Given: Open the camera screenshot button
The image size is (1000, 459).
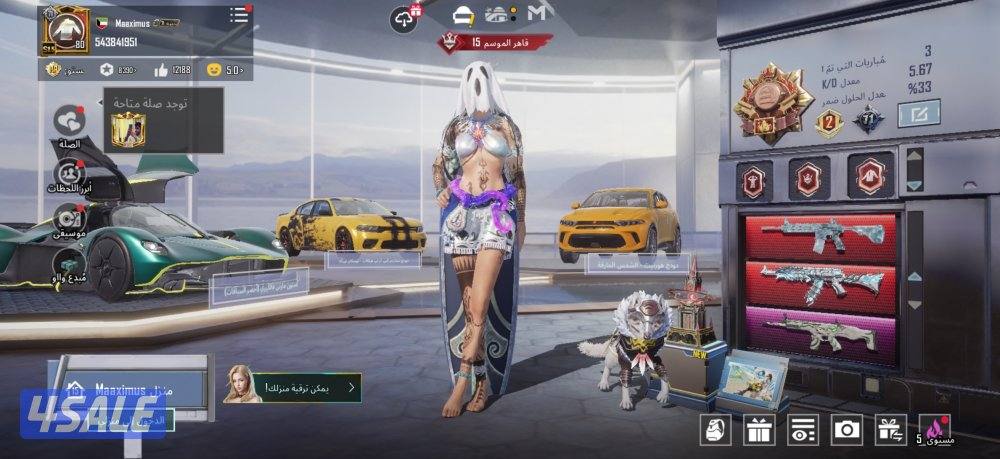Looking at the screenshot, I should tap(847, 430).
